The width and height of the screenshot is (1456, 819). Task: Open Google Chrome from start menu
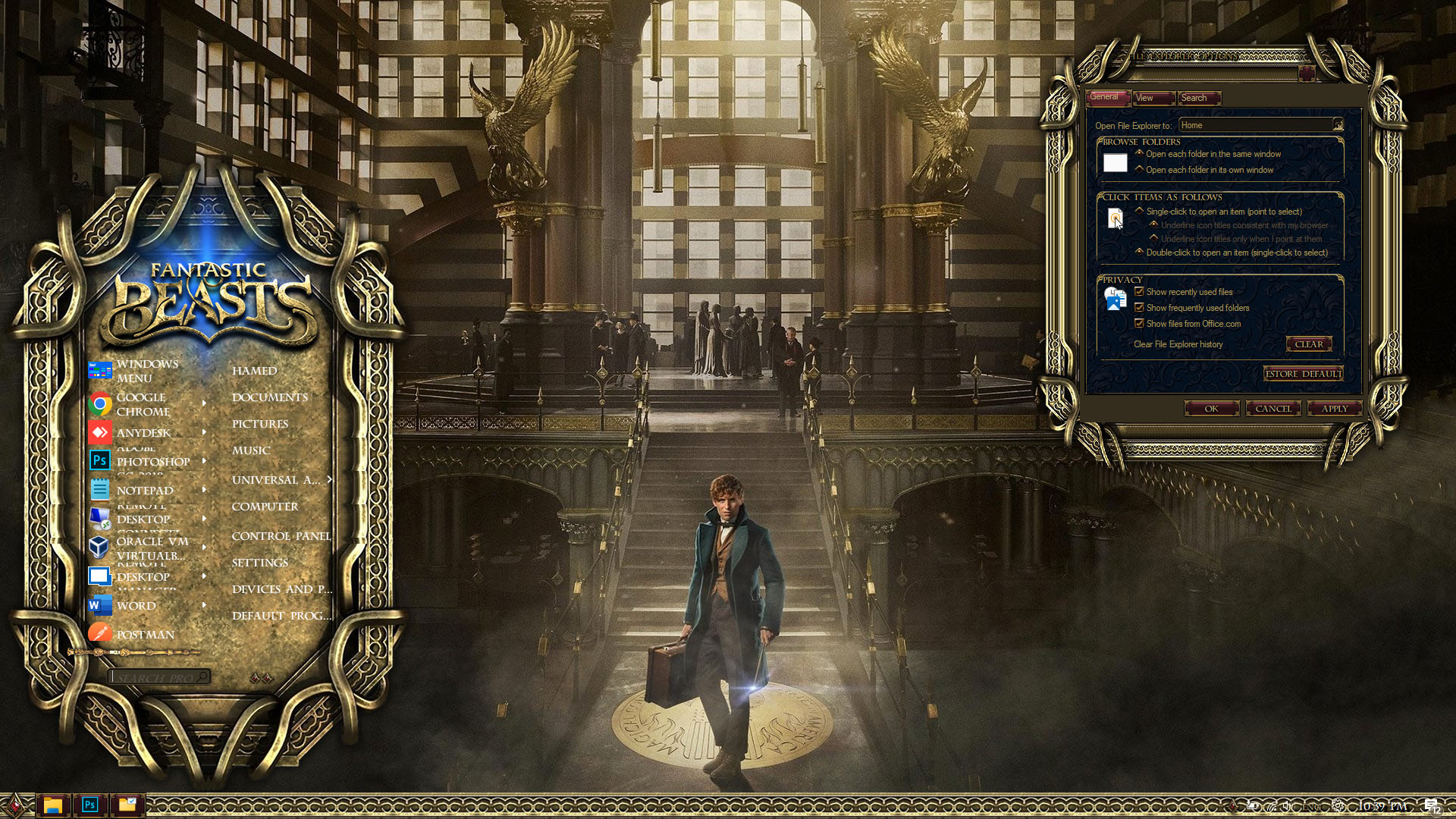(x=142, y=404)
